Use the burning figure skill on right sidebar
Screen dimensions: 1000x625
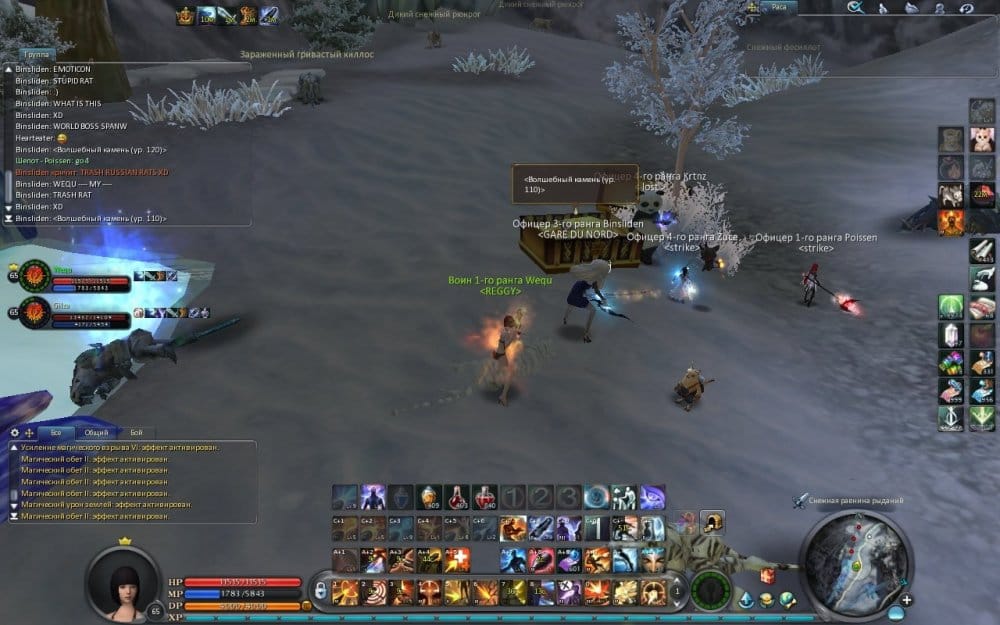coord(951,222)
